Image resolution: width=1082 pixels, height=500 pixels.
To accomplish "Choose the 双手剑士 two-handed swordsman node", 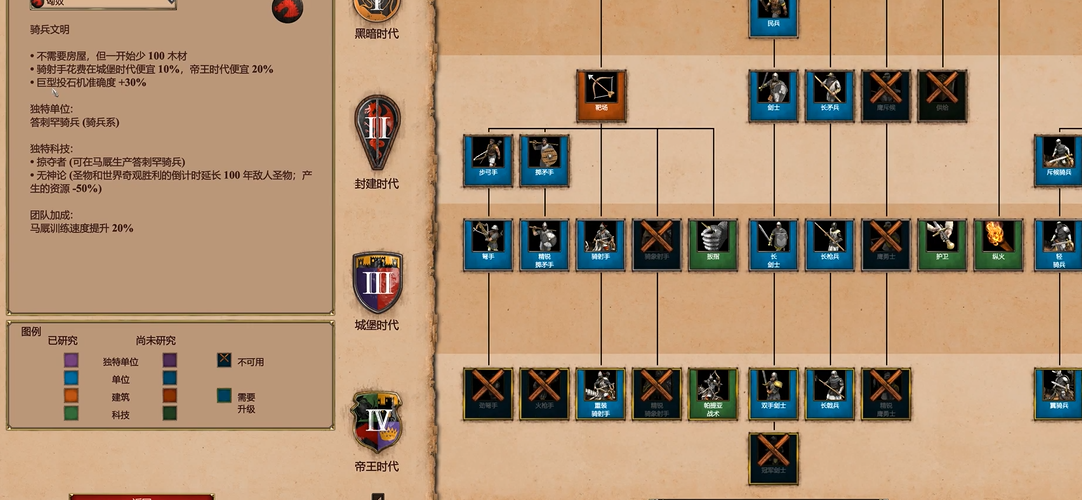I will [x=773, y=393].
